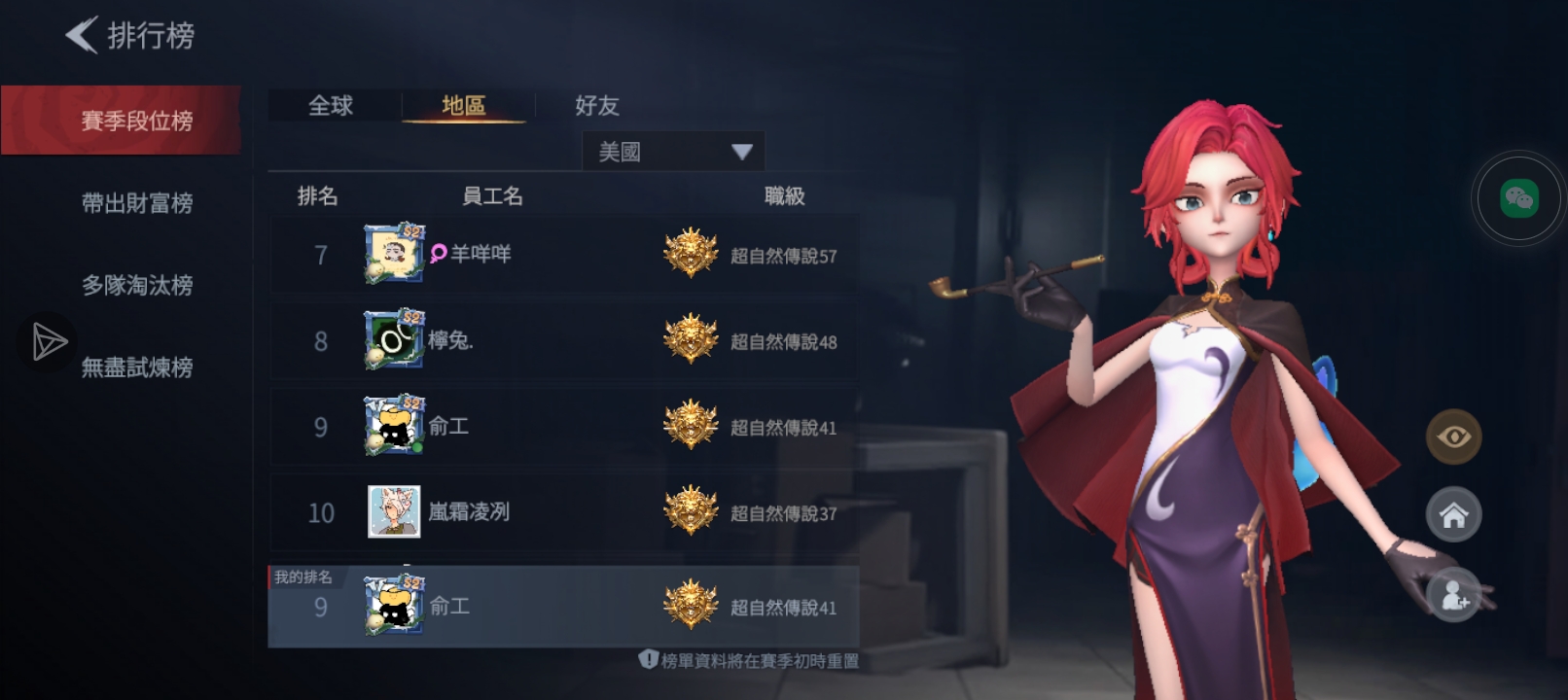Tap the rank medal on the 嵐霜凌冽 row
Viewport: 1568px width, 700px height.
pyautogui.click(x=692, y=512)
